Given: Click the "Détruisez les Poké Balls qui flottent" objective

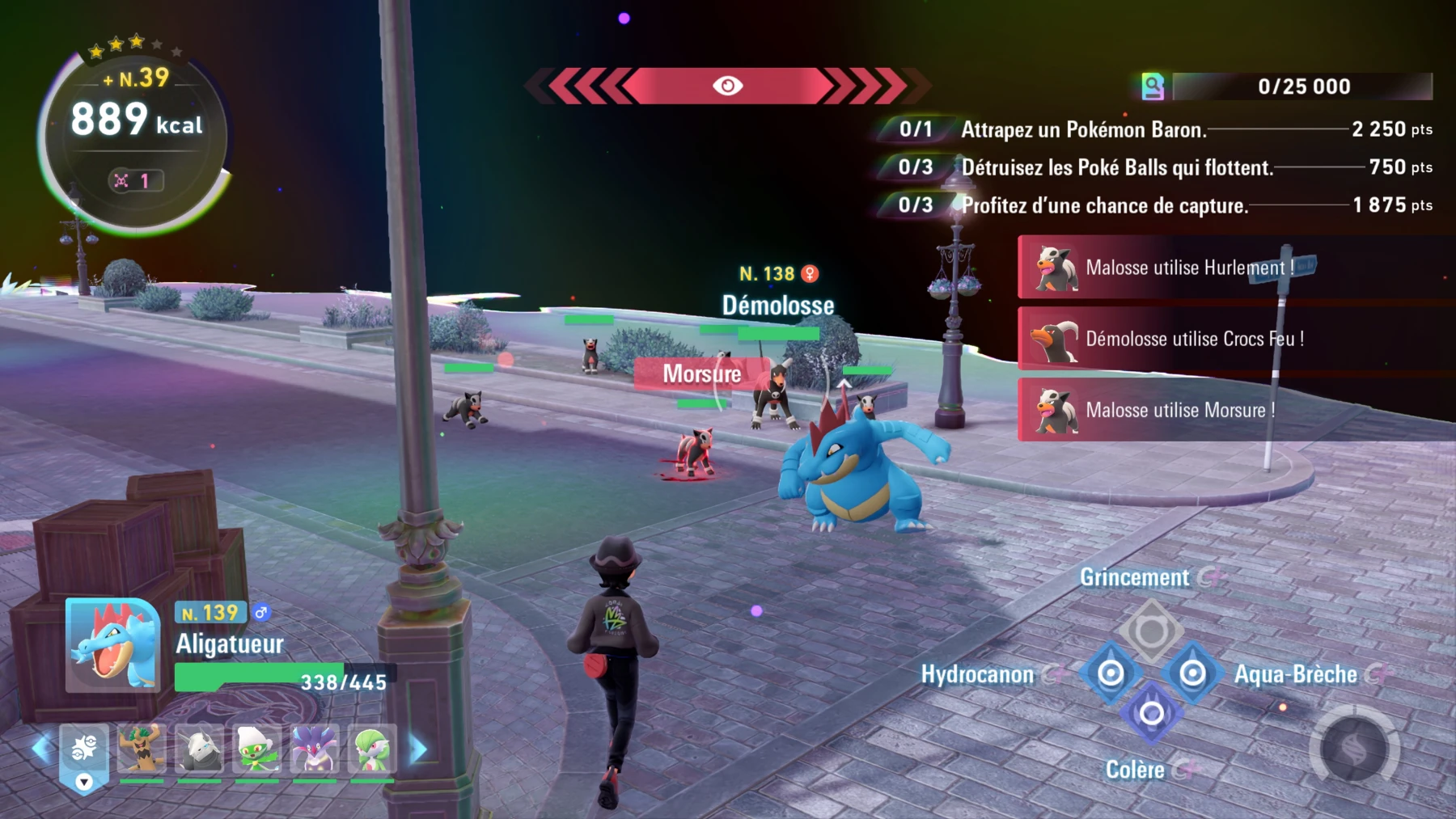Looking at the screenshot, I should 1116,168.
